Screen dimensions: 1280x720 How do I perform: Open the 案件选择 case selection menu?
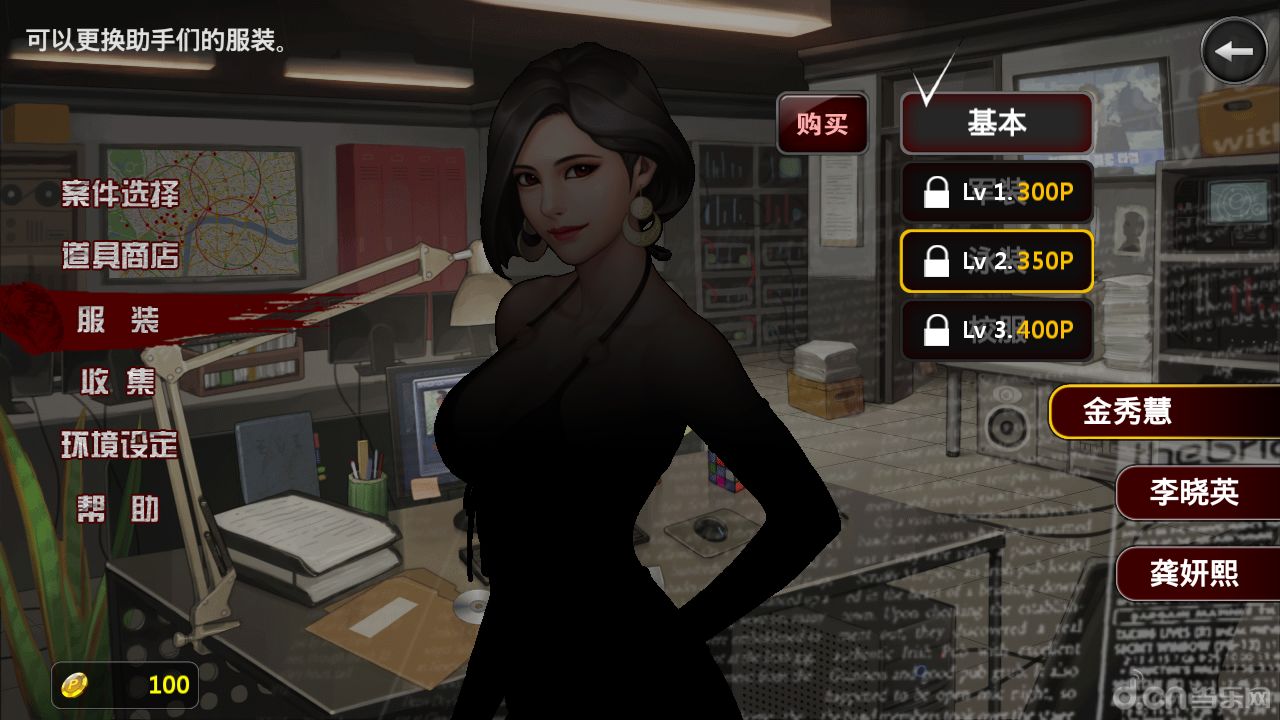tap(120, 194)
